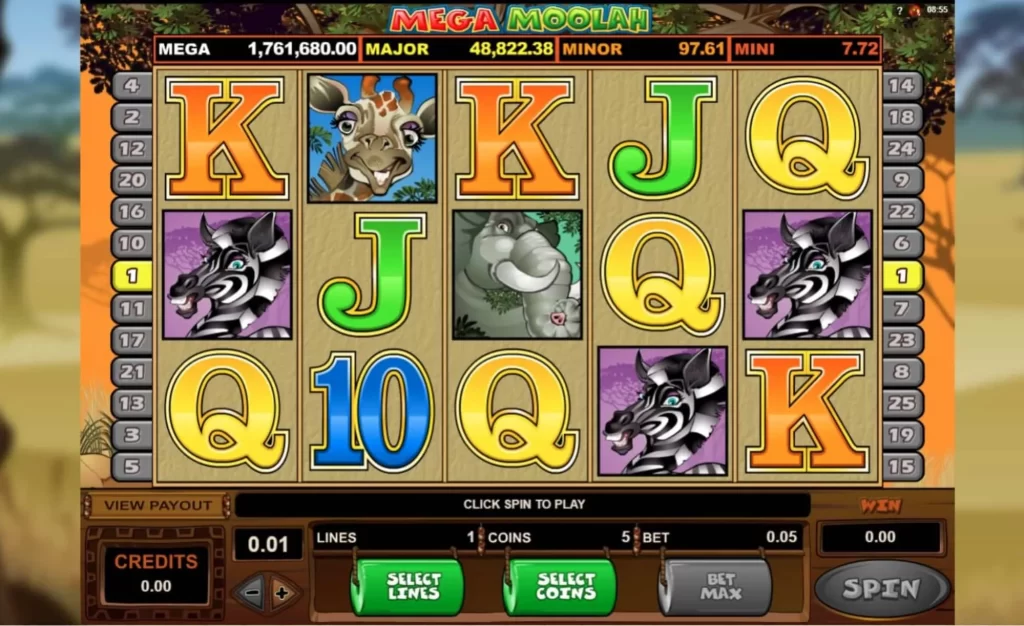
Task: Increase coin size with the plus button
Action: pos(282,593)
